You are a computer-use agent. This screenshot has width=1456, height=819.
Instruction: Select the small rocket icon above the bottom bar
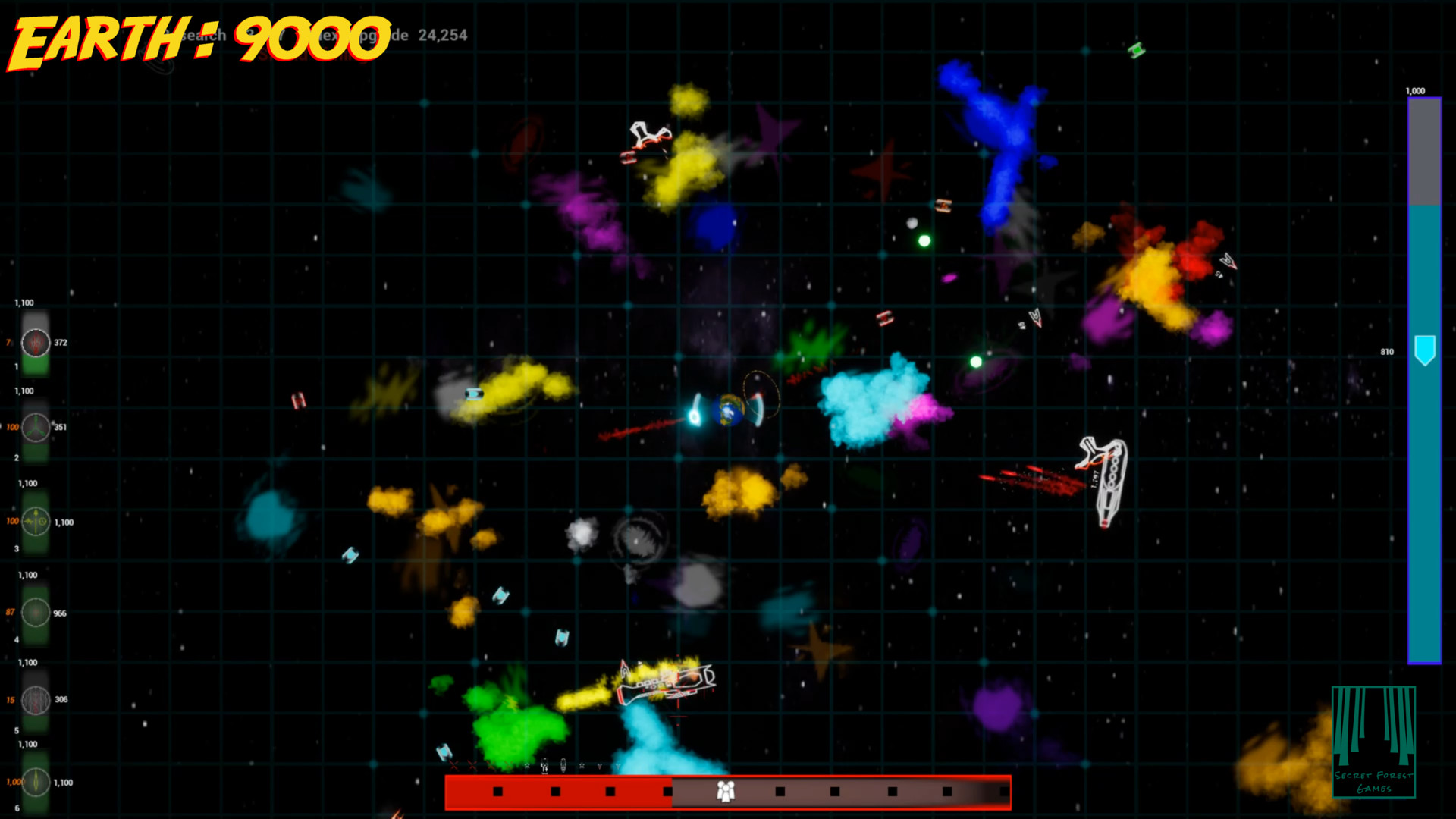coord(544,766)
